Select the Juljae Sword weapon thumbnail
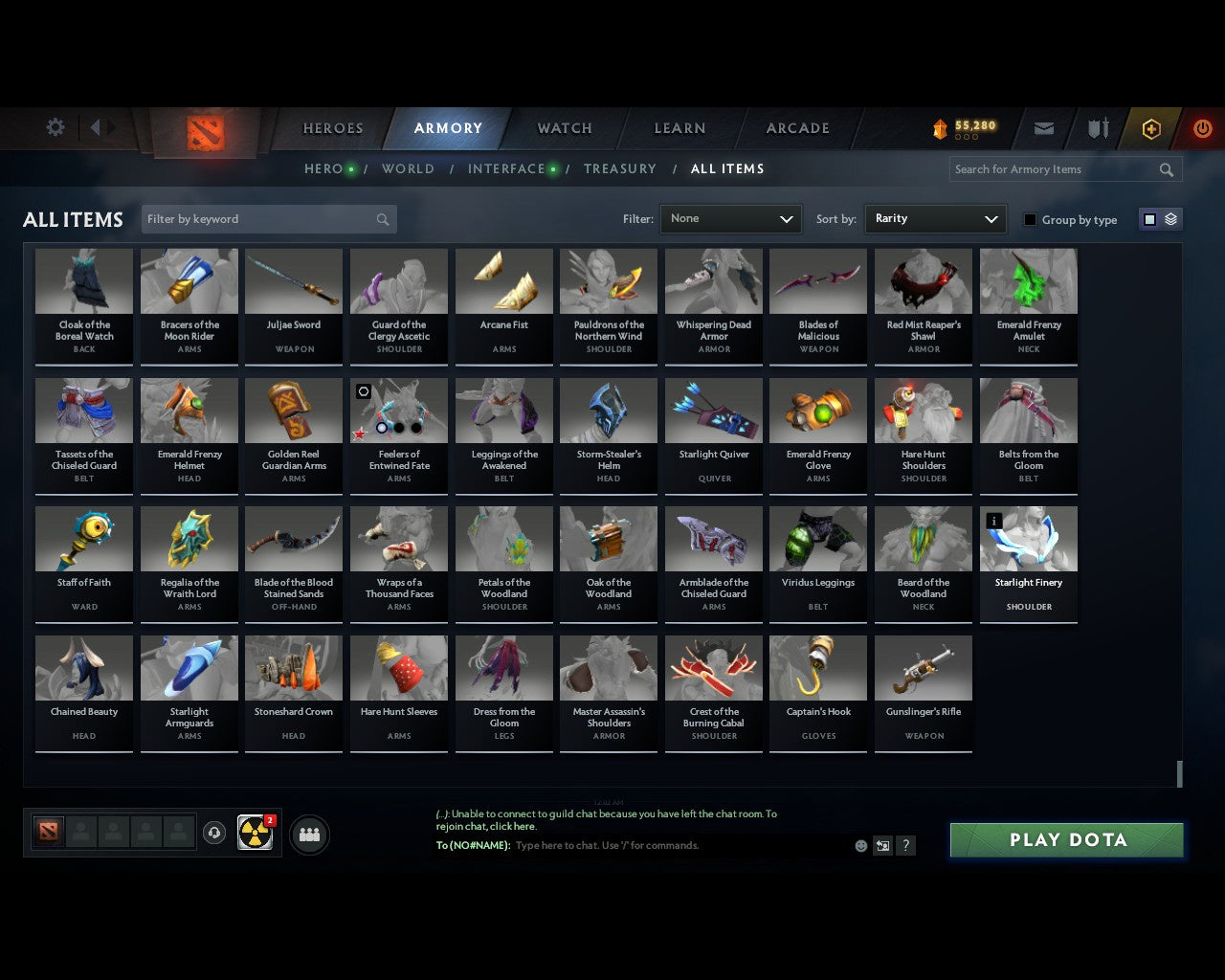 pyautogui.click(x=293, y=280)
